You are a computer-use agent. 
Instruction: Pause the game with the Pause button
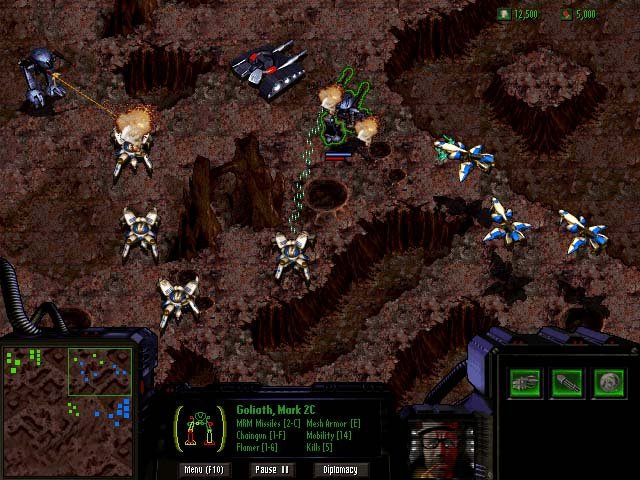(x=272, y=469)
